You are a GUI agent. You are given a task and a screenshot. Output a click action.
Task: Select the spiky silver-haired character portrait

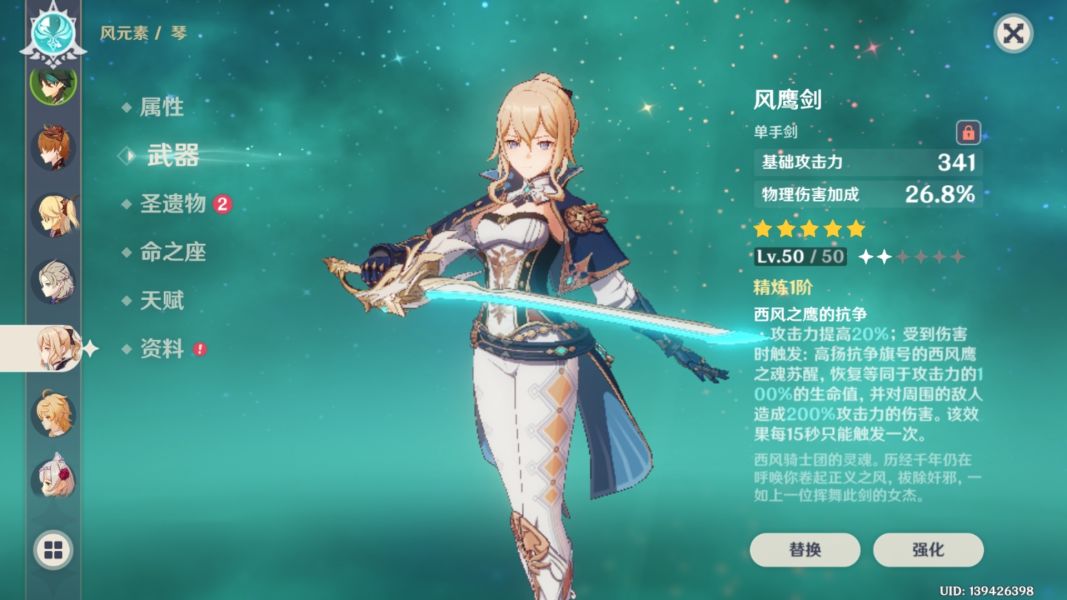coord(52,281)
